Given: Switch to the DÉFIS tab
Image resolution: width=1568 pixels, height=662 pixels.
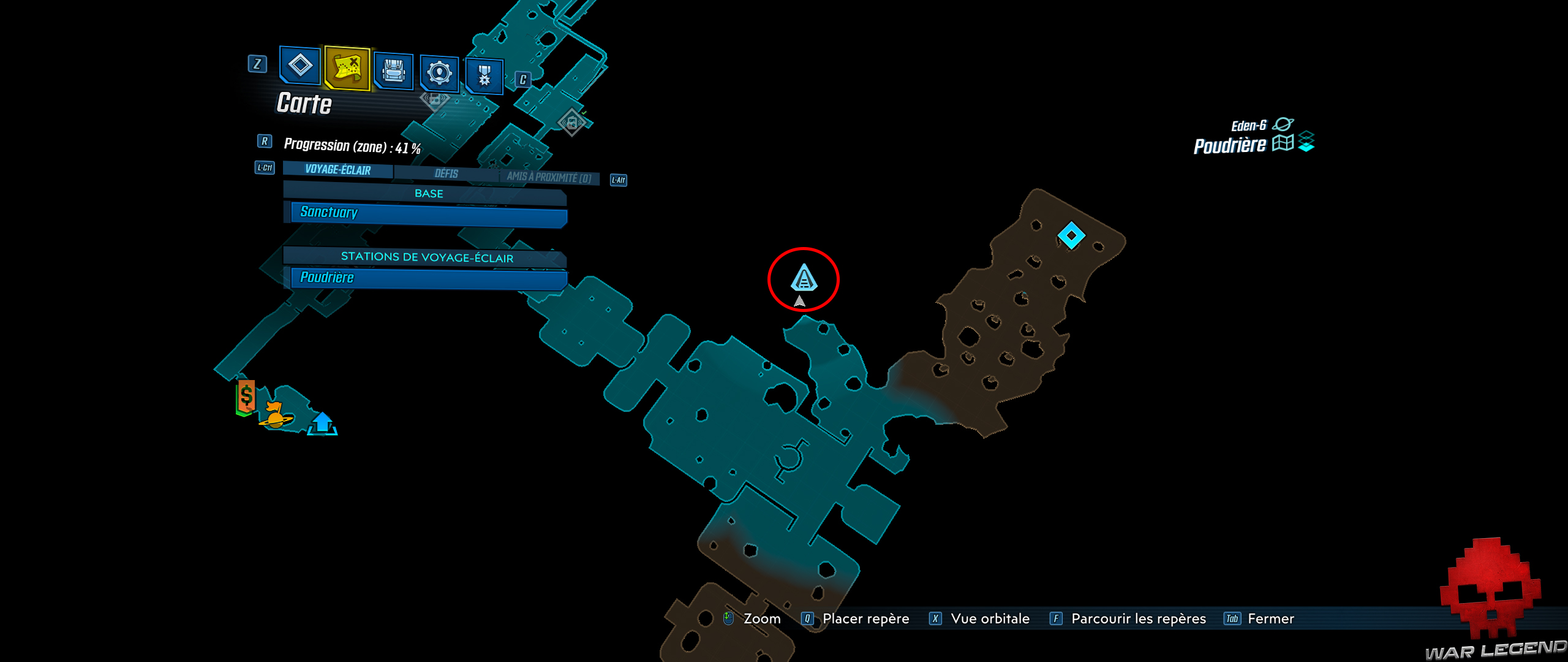Looking at the screenshot, I should pos(446,173).
